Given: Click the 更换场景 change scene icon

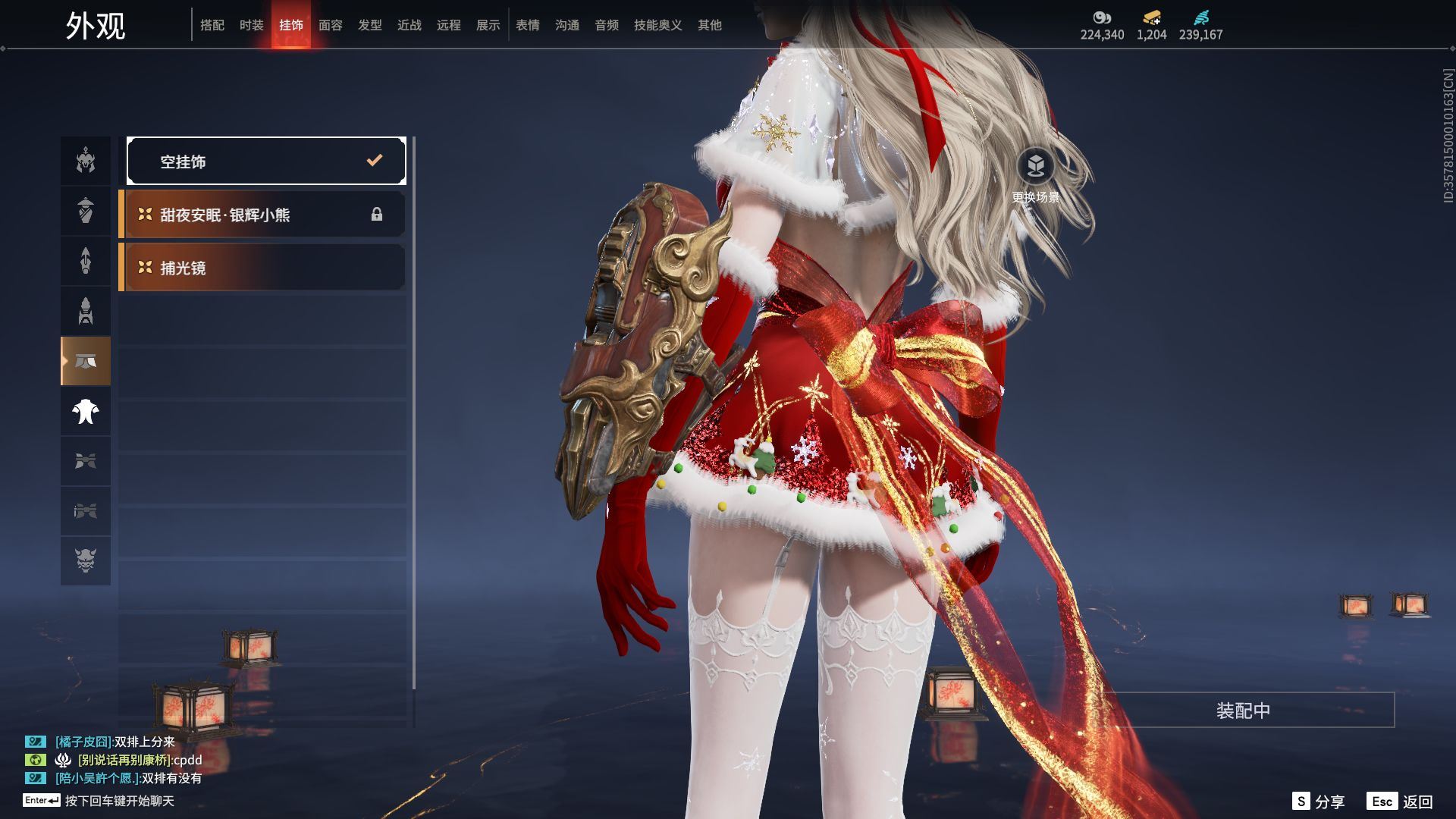Looking at the screenshot, I should pyautogui.click(x=1036, y=165).
